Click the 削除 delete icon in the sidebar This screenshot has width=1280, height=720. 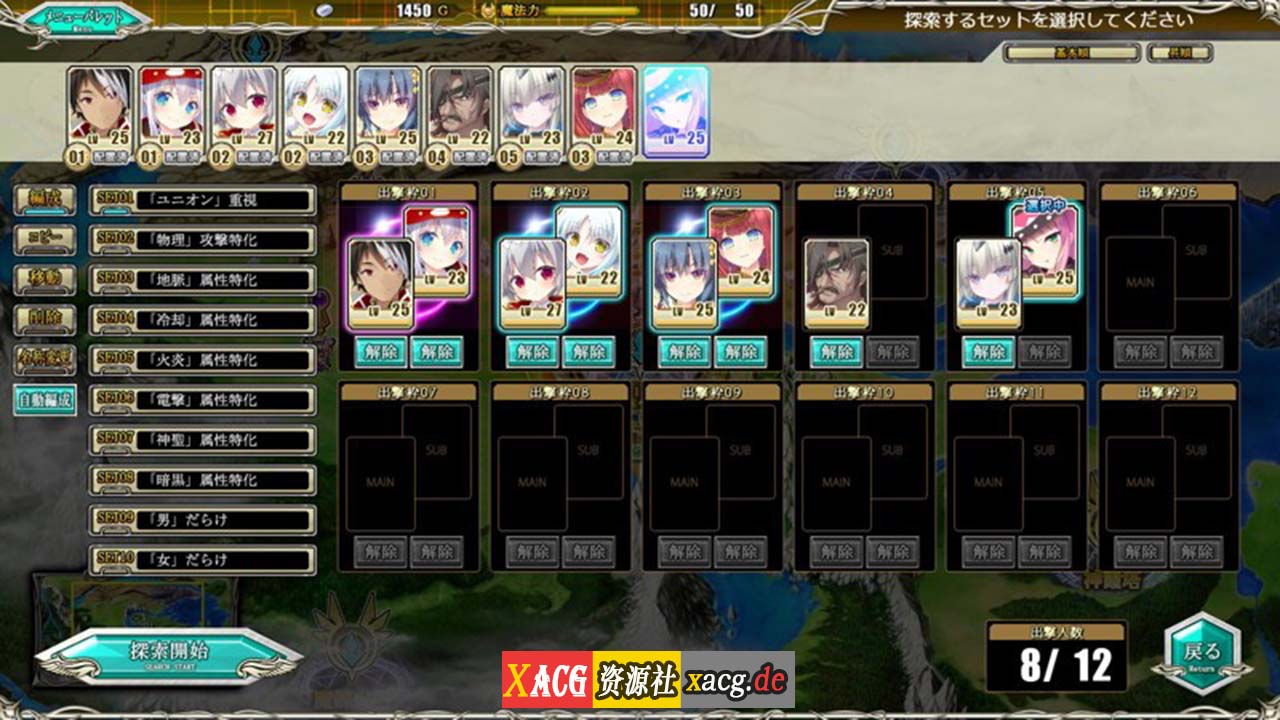44,318
